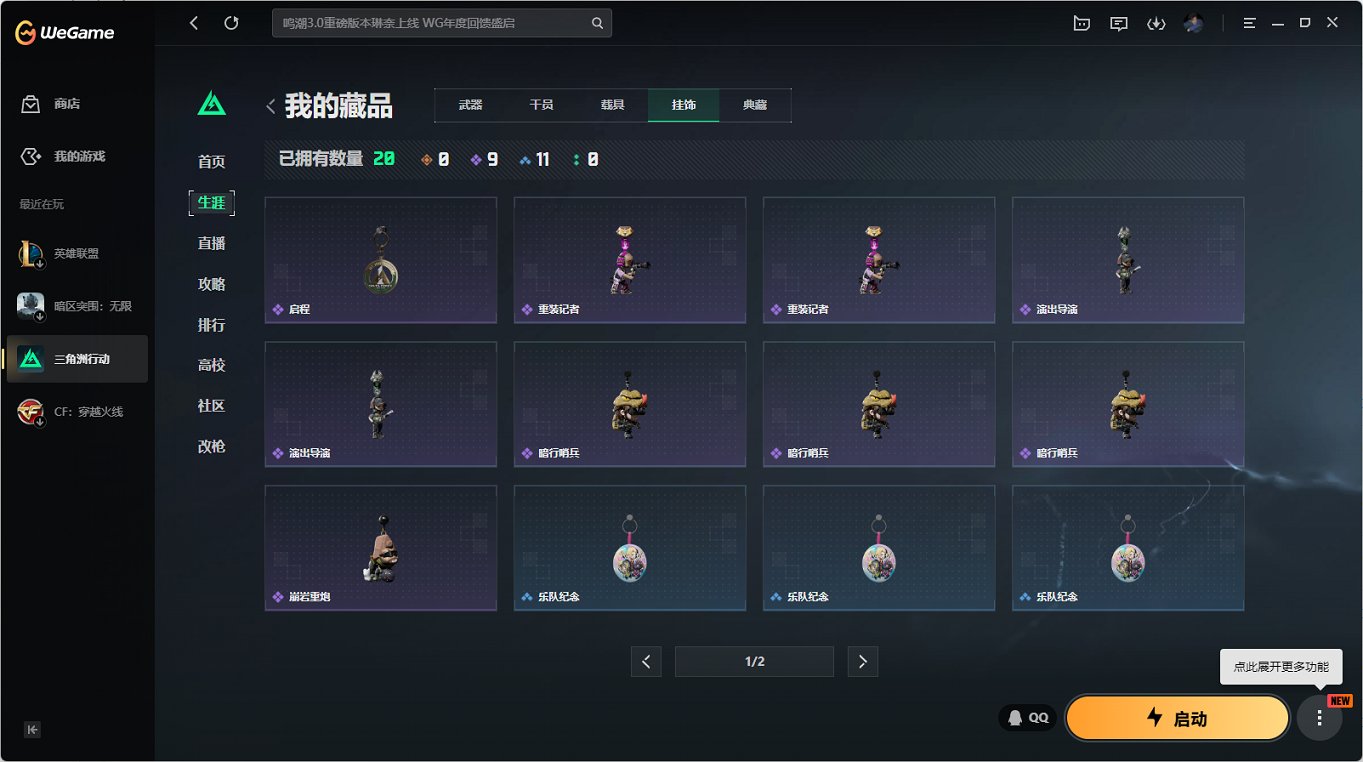Expand more functions via the three-dot button
Viewport: 1363px width, 762px height.
pyautogui.click(x=1320, y=717)
